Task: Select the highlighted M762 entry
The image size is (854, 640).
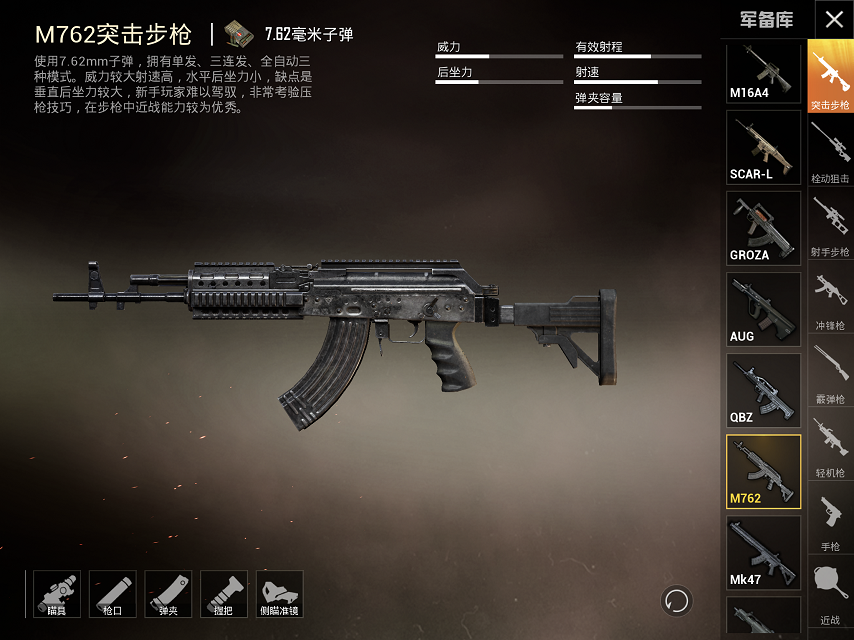Action: (x=763, y=471)
